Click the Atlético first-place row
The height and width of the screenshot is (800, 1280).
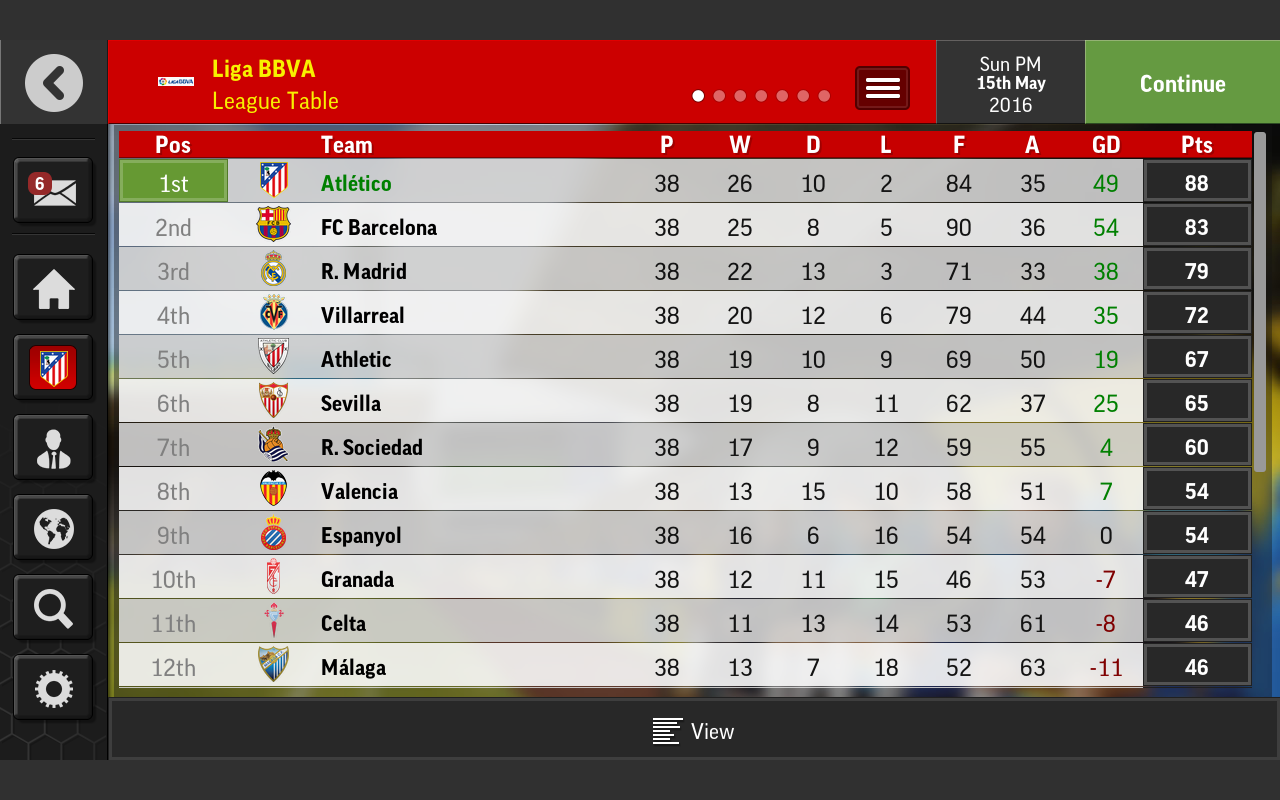(630, 183)
